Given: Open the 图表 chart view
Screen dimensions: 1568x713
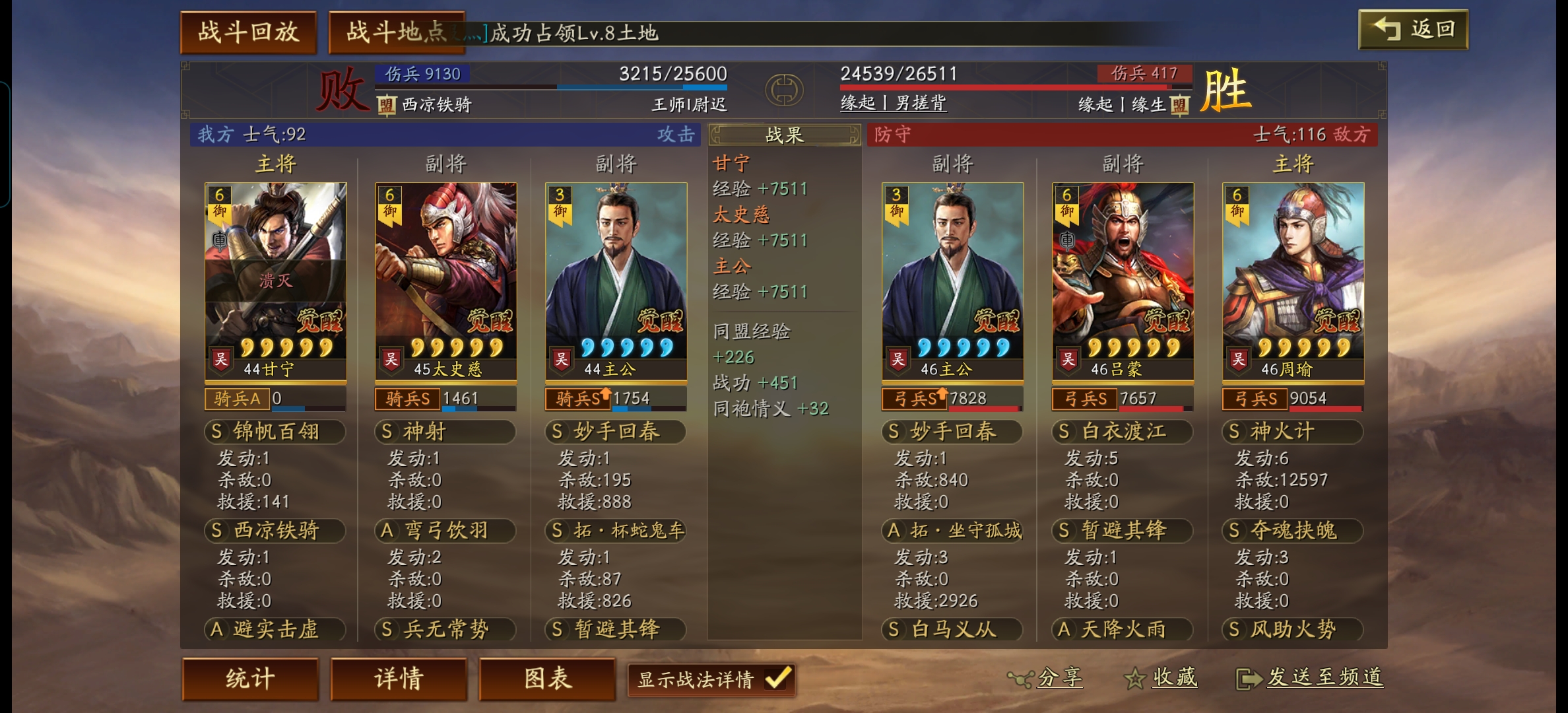Looking at the screenshot, I should click(547, 679).
